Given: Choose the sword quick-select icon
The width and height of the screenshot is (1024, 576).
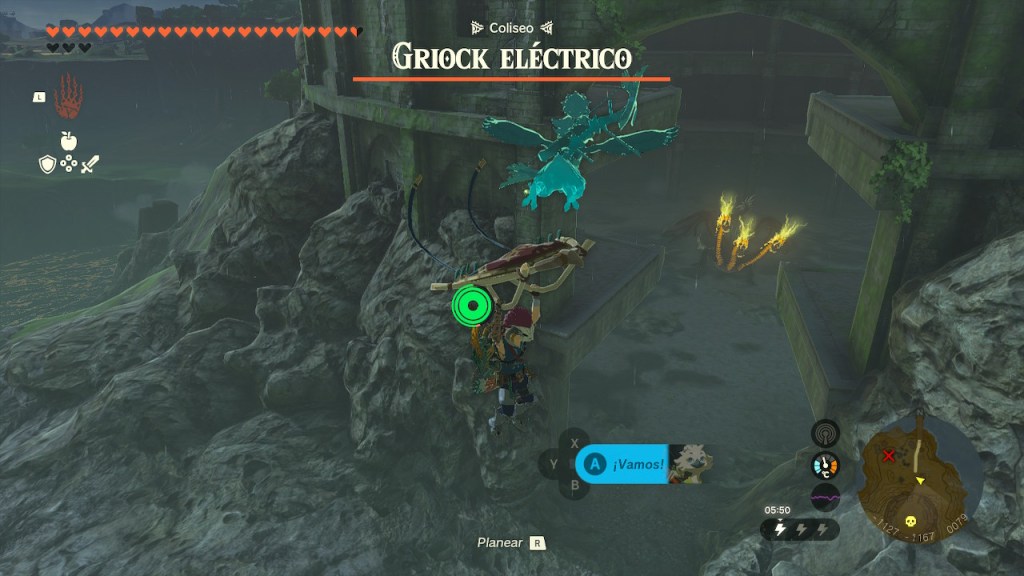Looking at the screenshot, I should tap(90, 165).
